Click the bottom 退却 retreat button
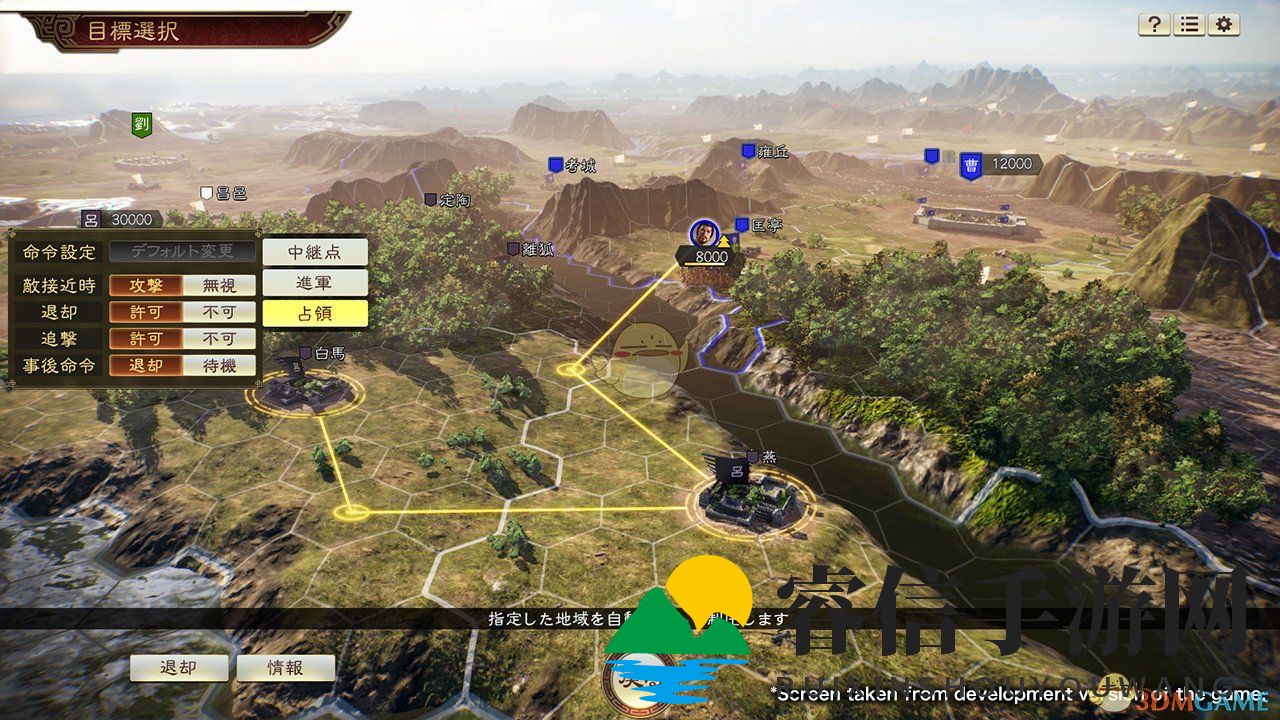Viewport: 1280px width, 720px height. pyautogui.click(x=179, y=668)
